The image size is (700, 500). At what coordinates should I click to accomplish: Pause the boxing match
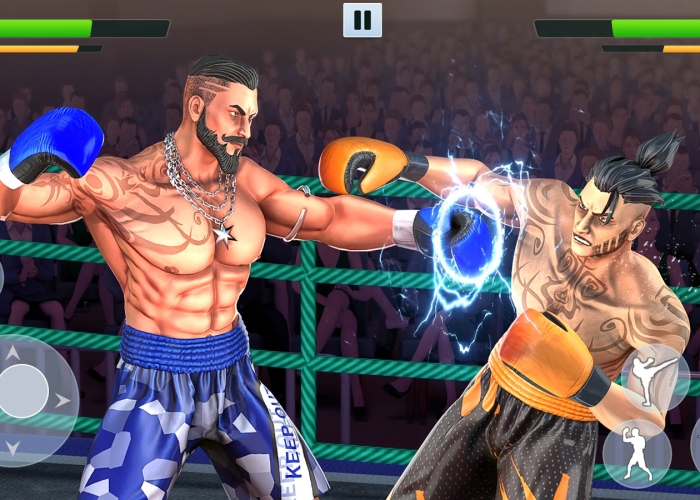point(362,20)
